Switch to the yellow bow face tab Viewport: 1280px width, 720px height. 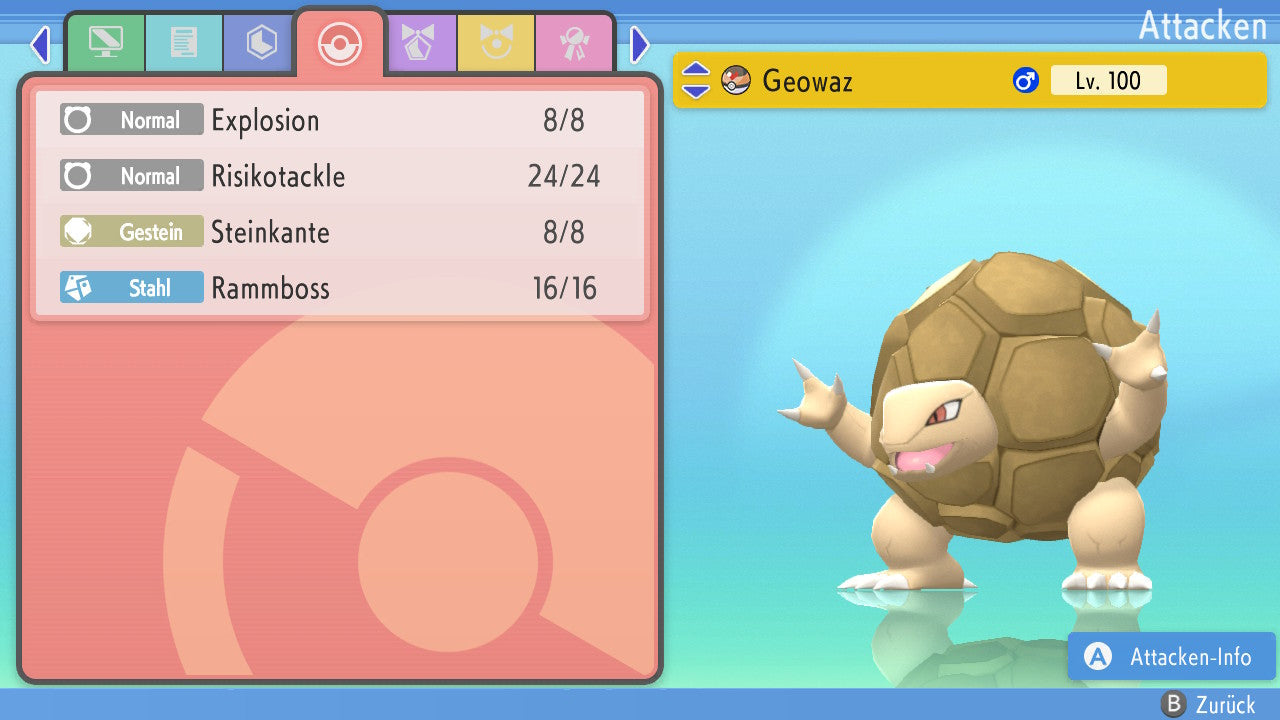(496, 43)
